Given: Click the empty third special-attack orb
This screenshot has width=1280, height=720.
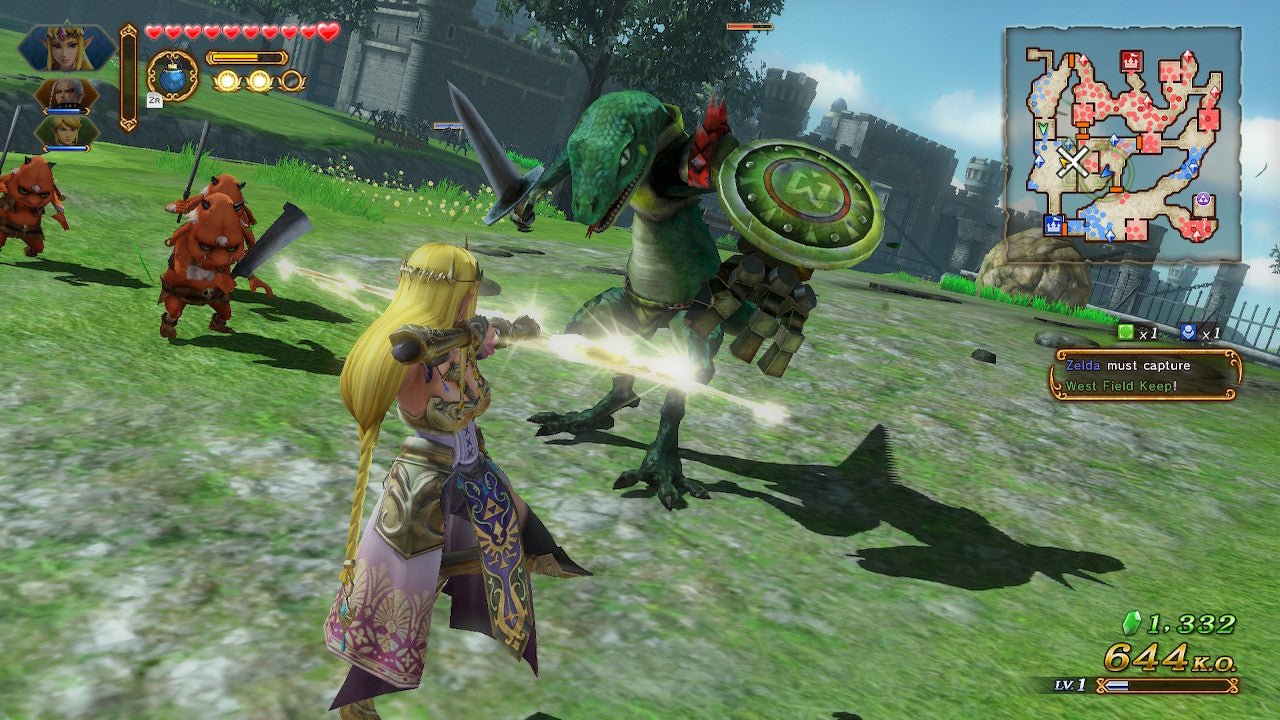Looking at the screenshot, I should (293, 81).
